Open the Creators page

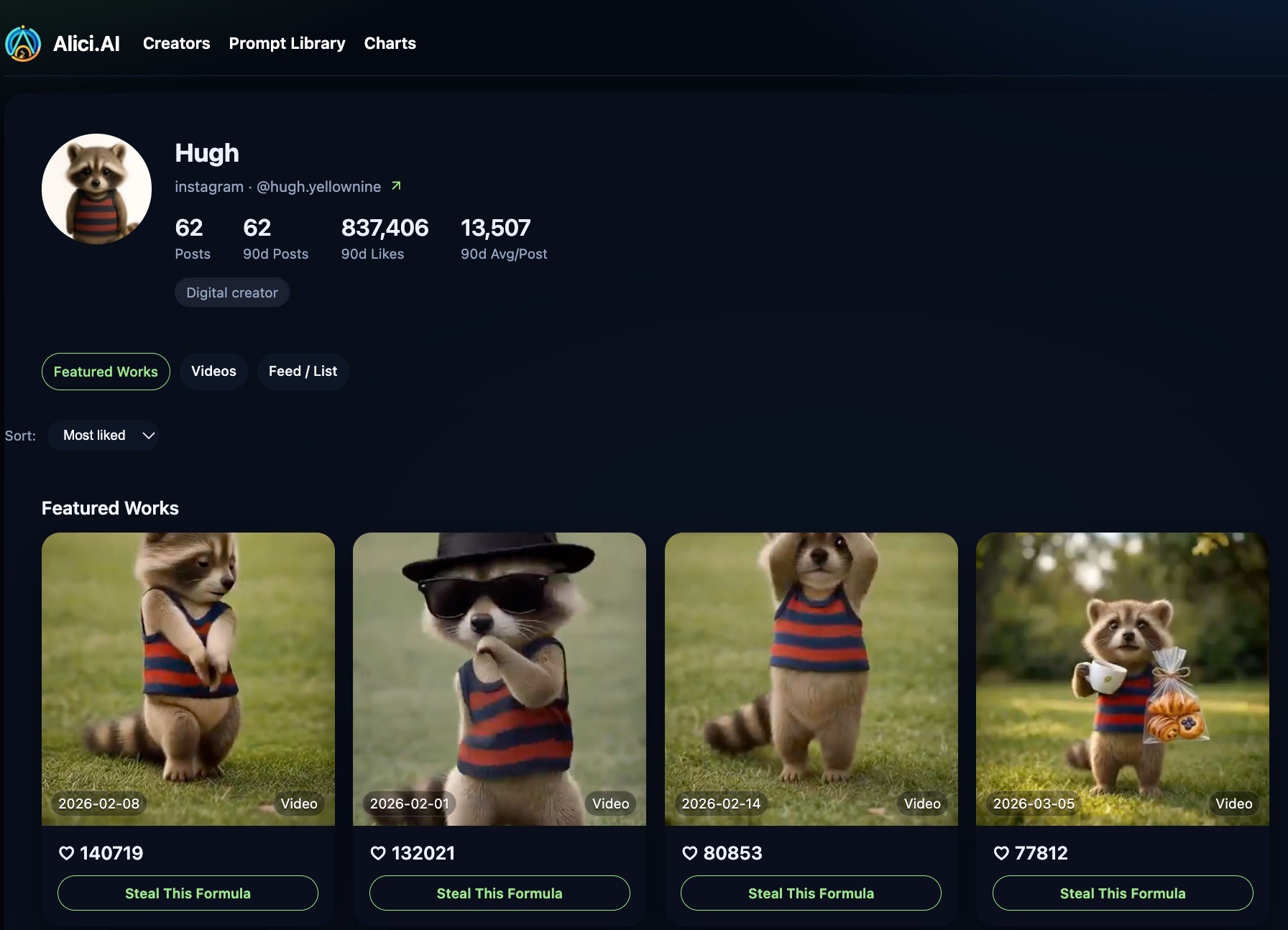(176, 43)
